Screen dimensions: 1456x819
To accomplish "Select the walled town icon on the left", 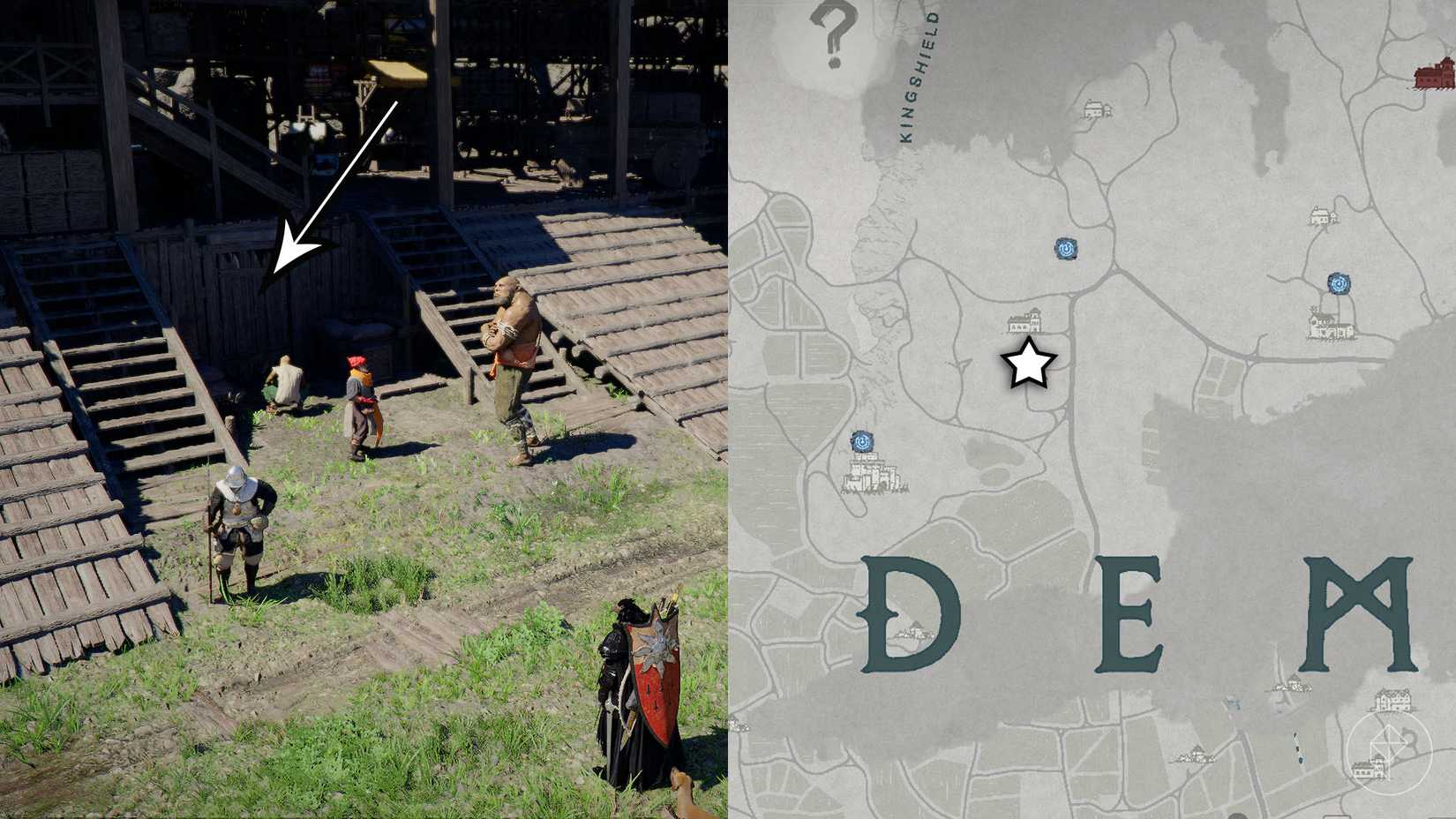I will 872,477.
